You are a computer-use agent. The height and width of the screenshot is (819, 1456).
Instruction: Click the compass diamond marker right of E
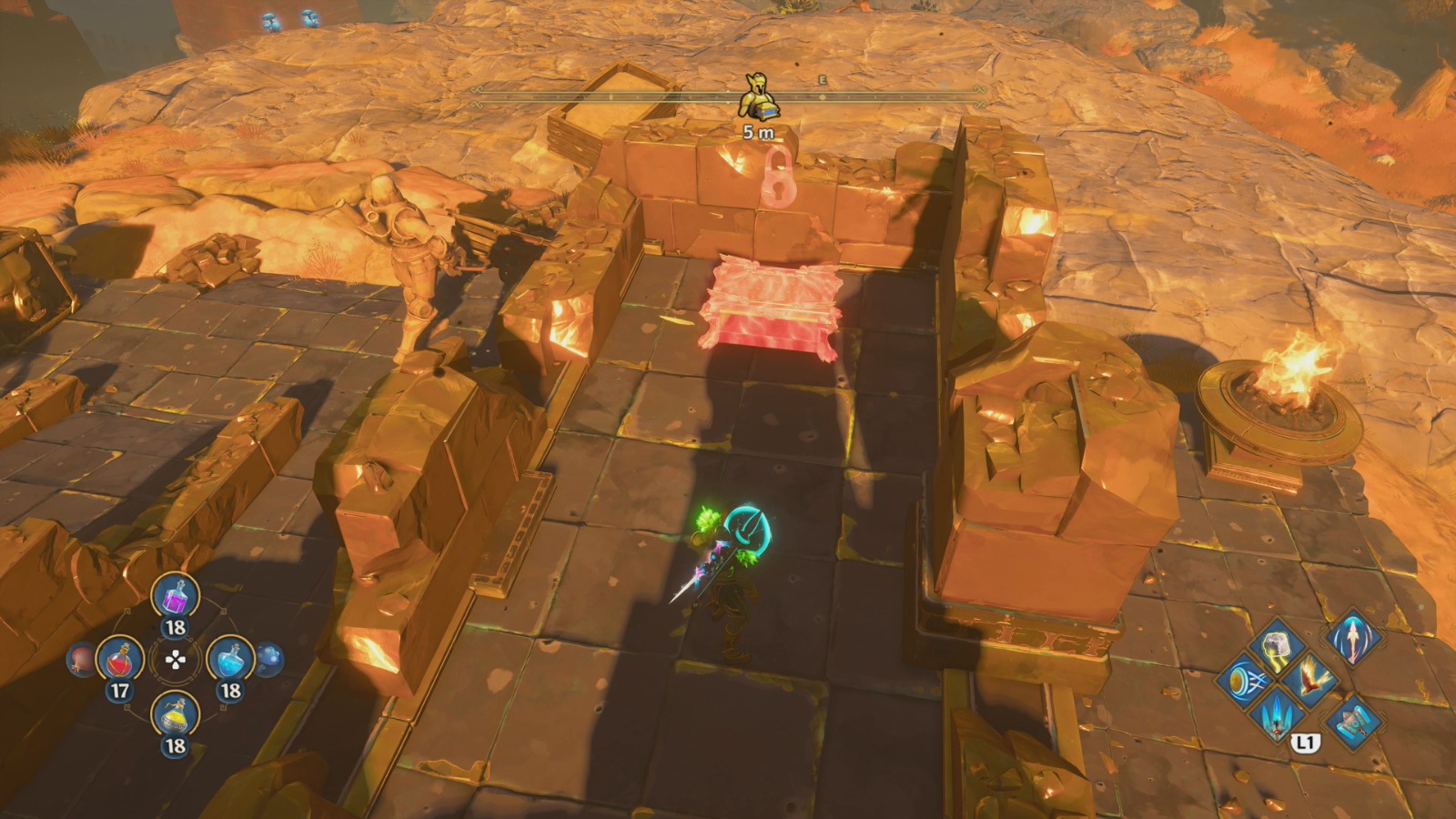823,98
